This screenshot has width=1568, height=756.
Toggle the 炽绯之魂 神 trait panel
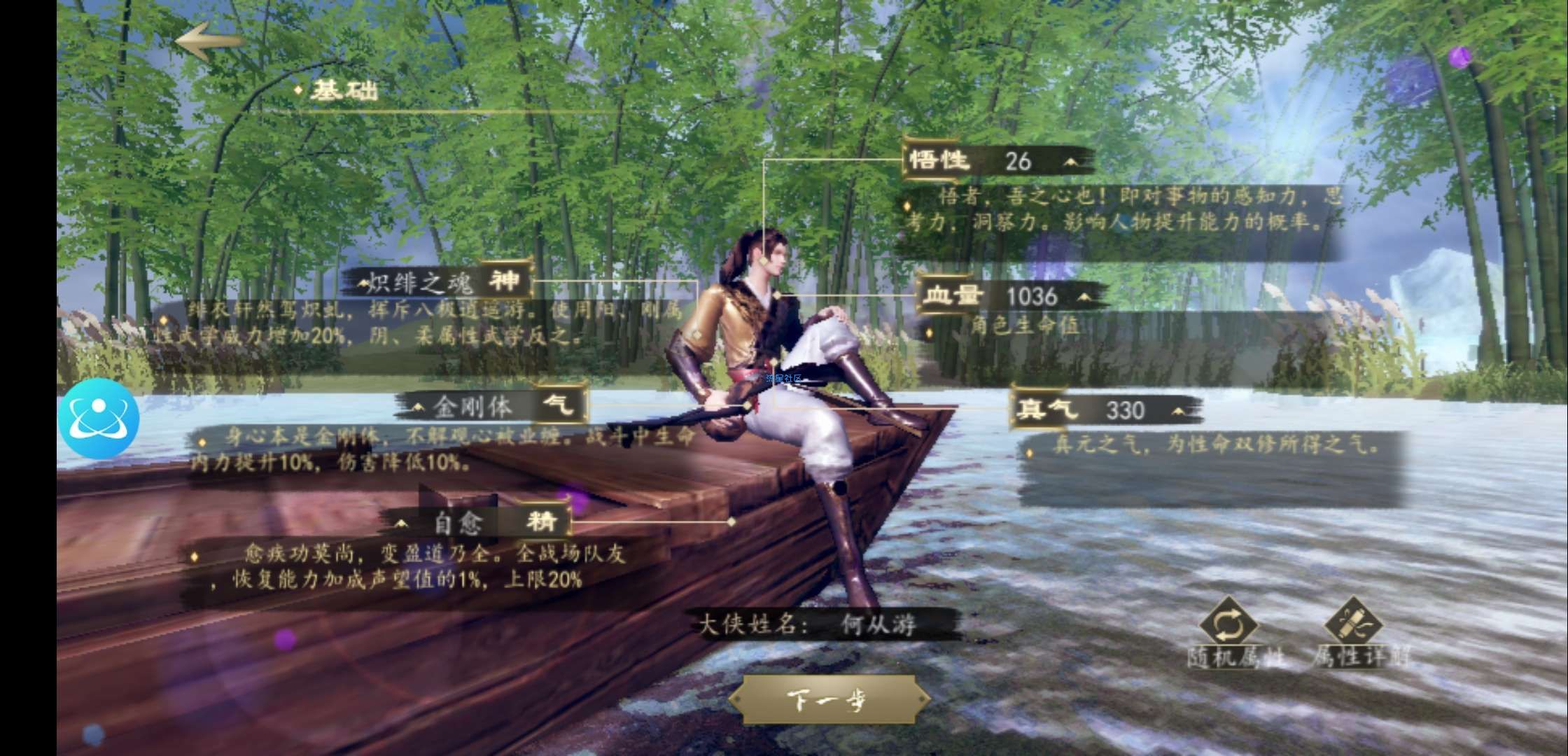pyautogui.click(x=363, y=283)
